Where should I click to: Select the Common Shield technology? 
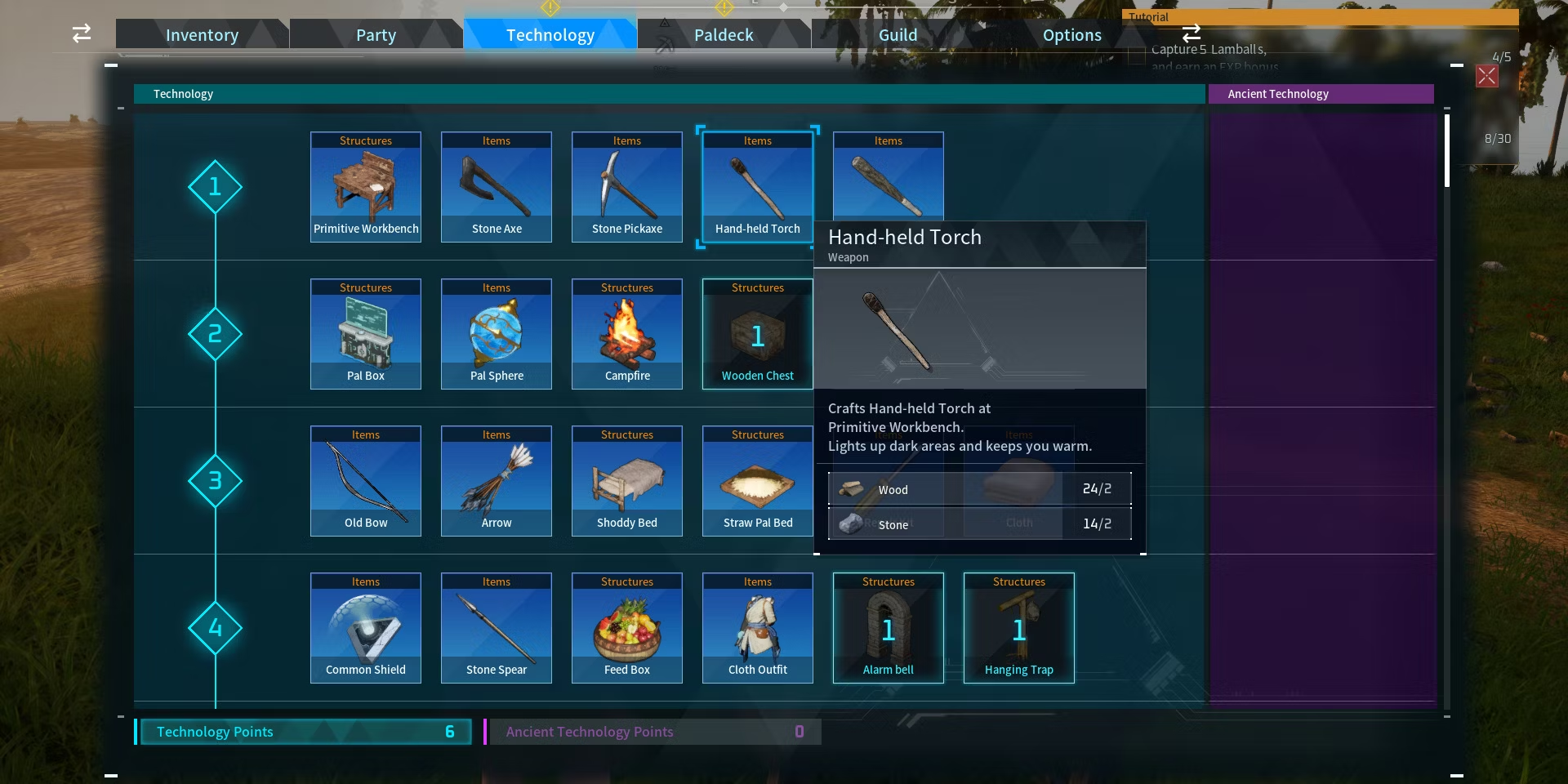tap(366, 628)
